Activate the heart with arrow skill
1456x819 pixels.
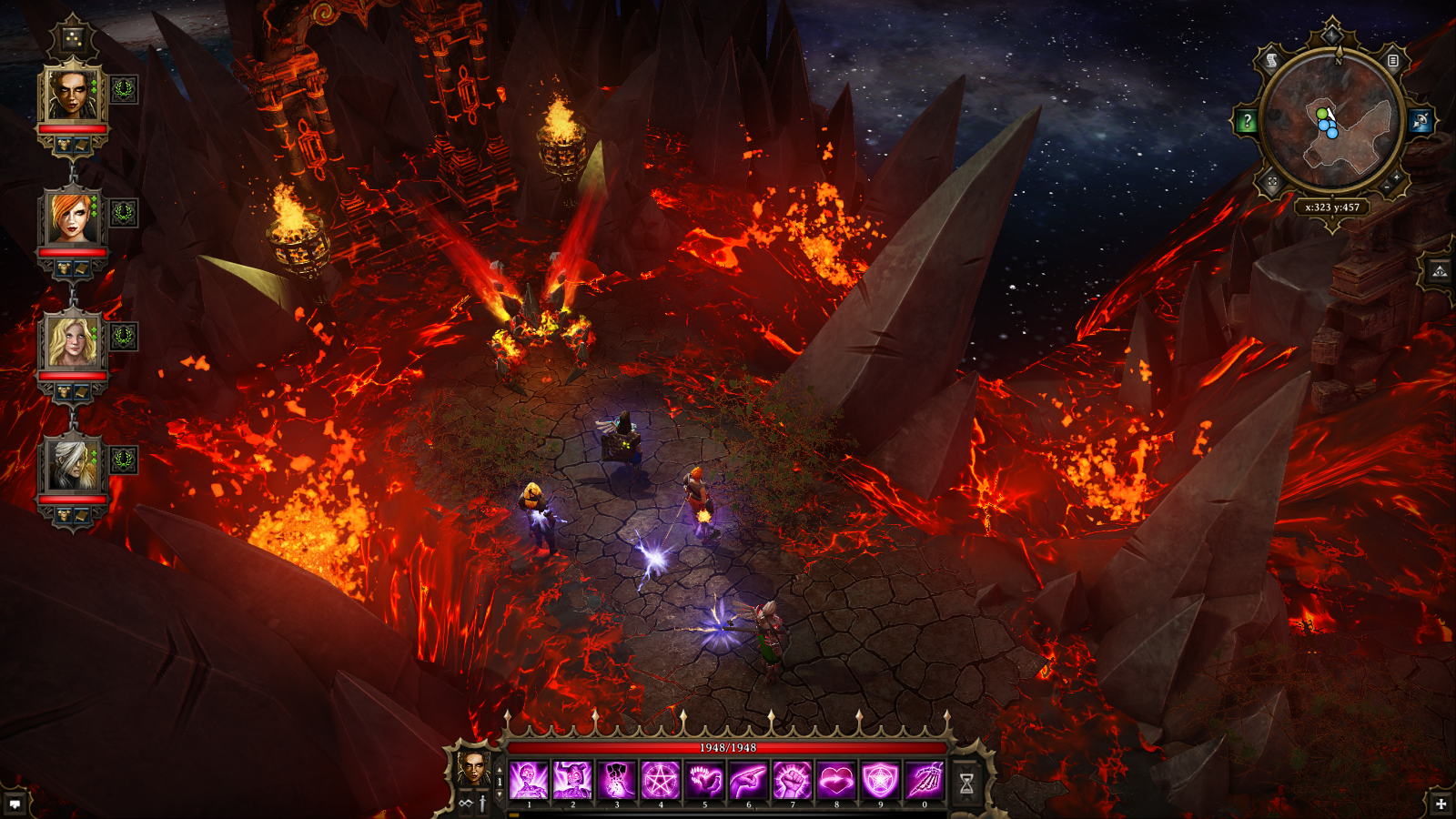click(x=835, y=781)
